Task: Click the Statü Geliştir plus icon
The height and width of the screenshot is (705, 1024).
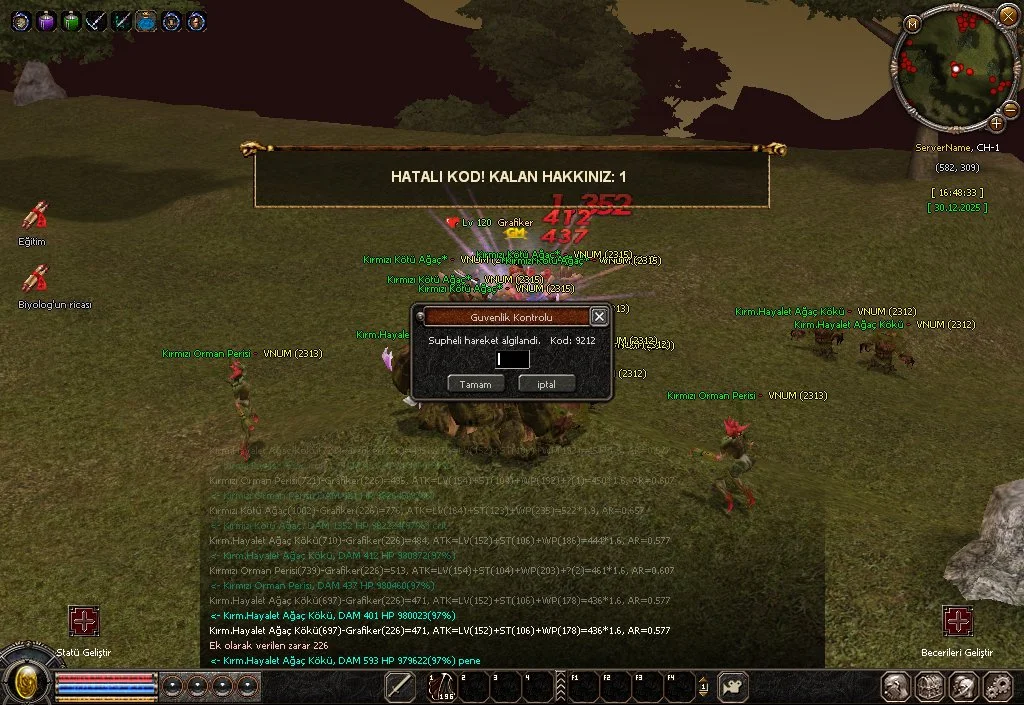Action: (84, 622)
